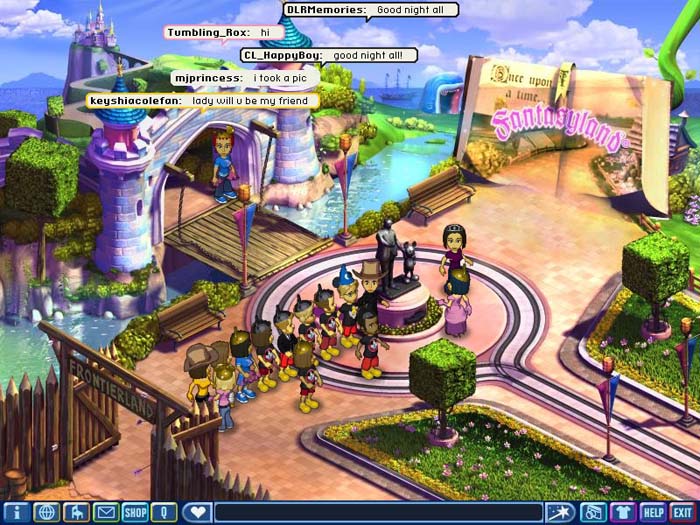Click the chair icon button
700x525 pixels.
(76, 512)
